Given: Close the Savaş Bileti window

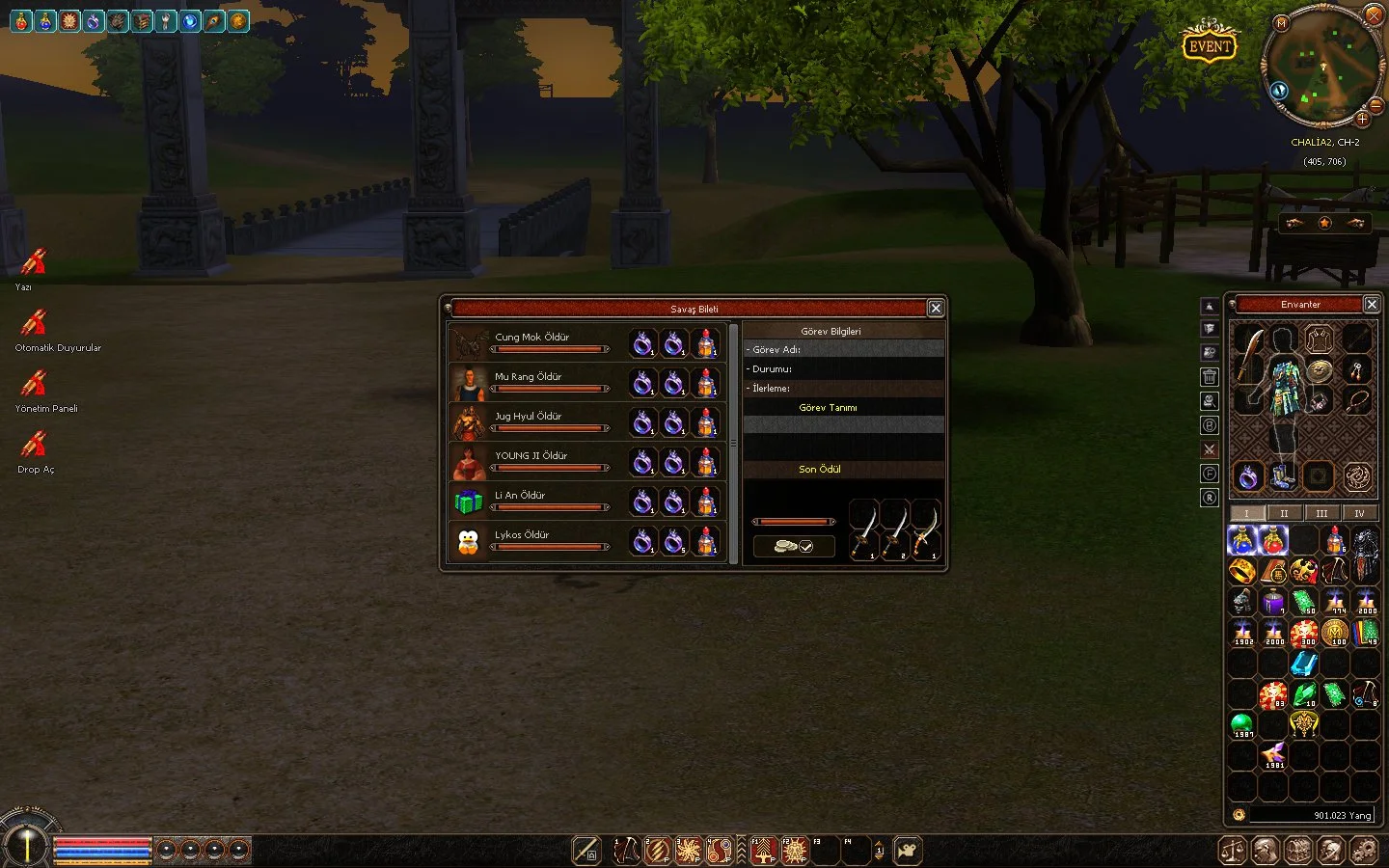Looking at the screenshot, I should pyautogui.click(x=935, y=308).
